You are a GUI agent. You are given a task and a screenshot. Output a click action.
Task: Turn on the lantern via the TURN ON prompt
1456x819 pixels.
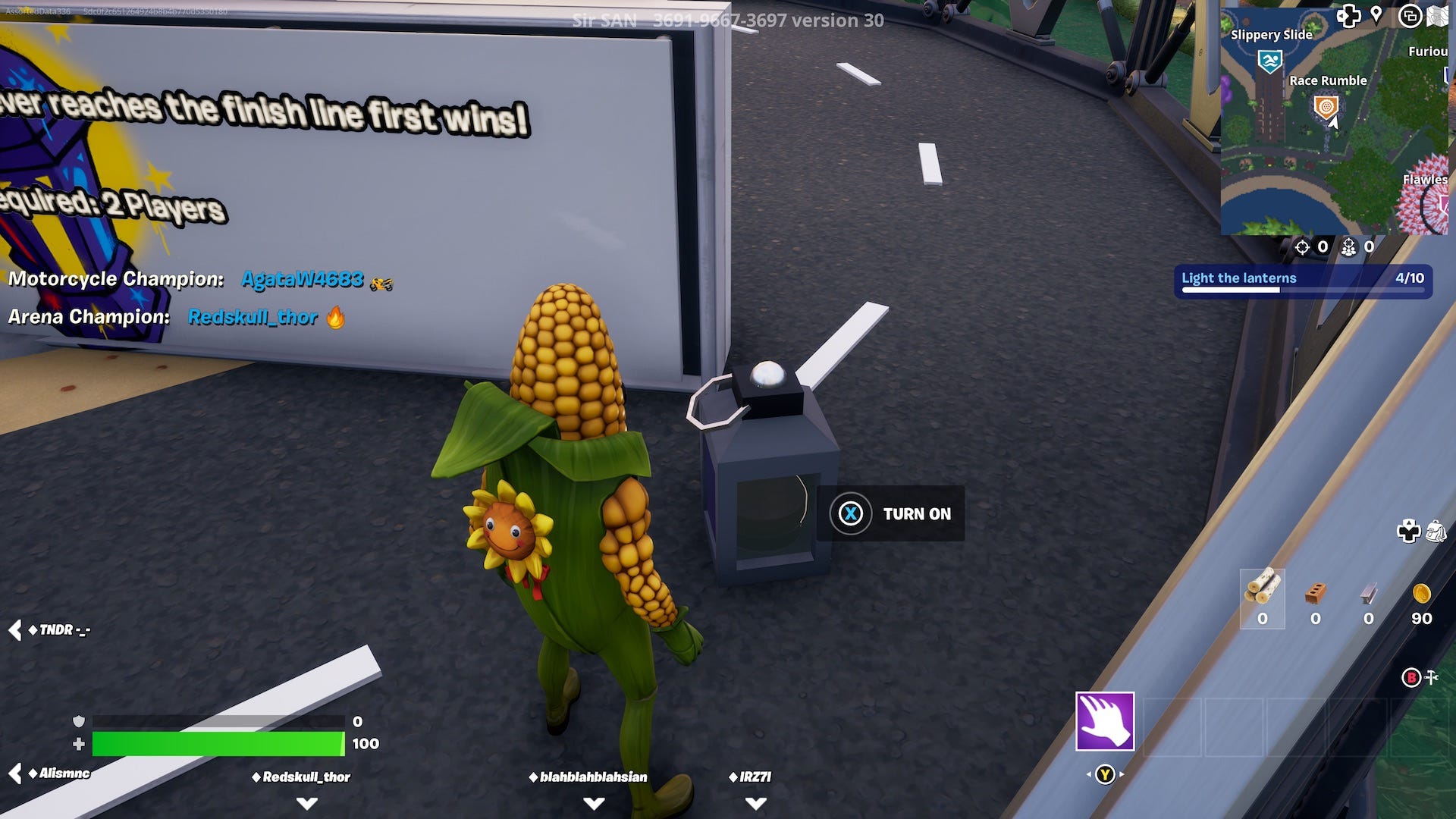coord(891,514)
